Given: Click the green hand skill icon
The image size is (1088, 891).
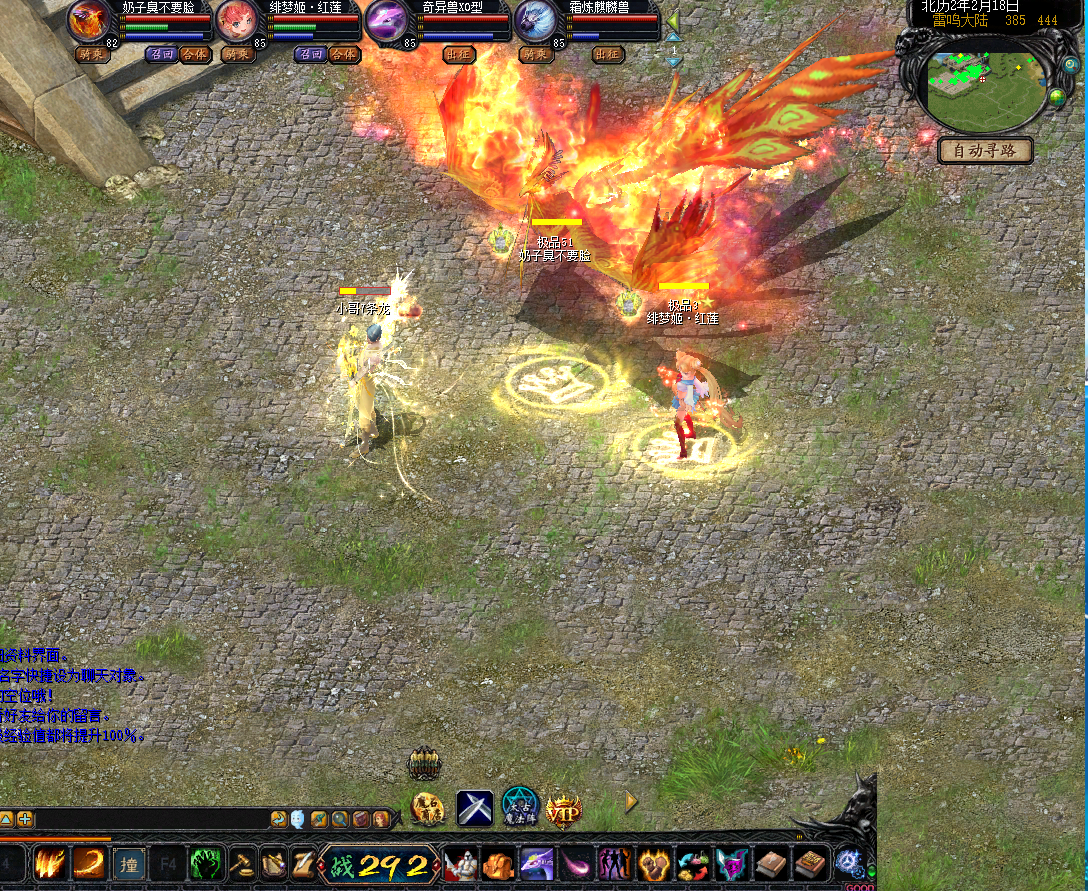Looking at the screenshot, I should coord(206,863).
